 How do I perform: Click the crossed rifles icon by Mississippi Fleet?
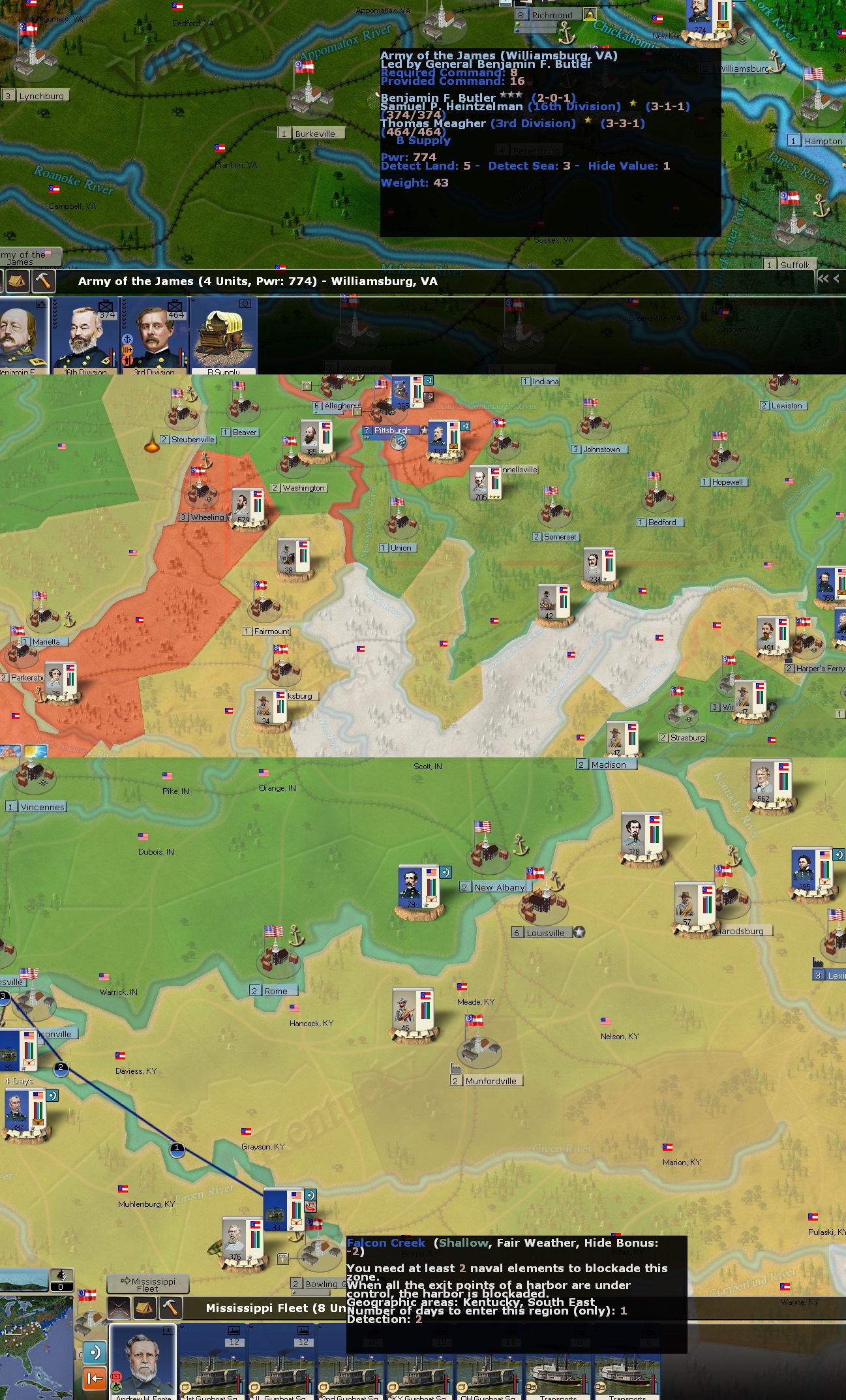(119, 1307)
